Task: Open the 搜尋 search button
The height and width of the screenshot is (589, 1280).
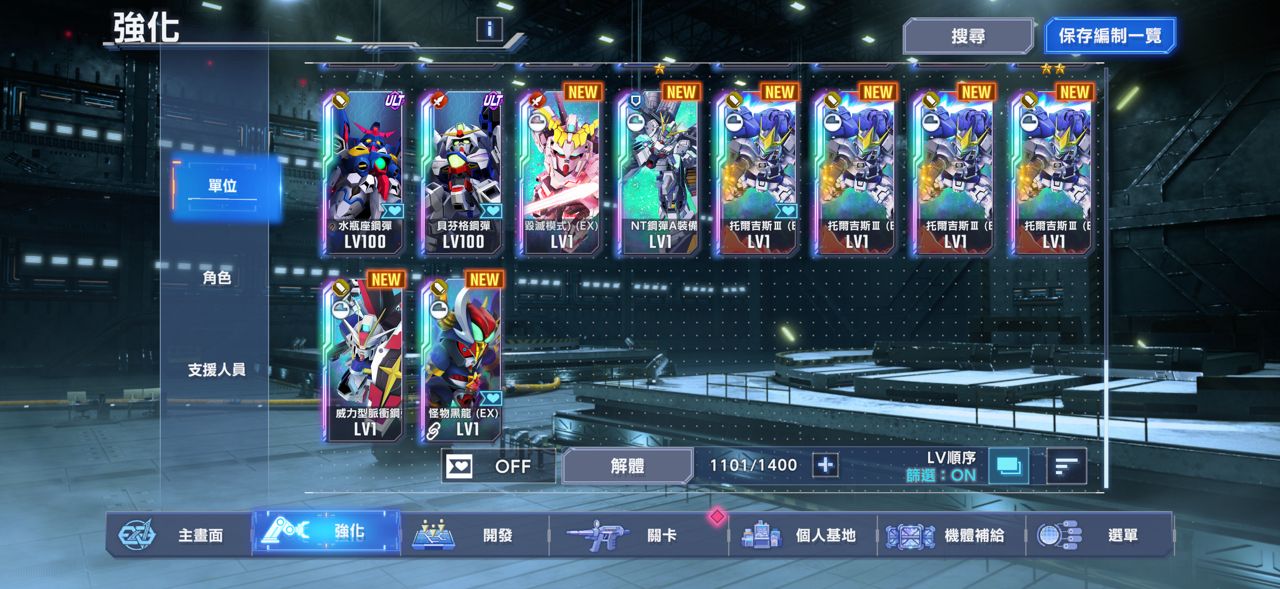Action: (968, 37)
